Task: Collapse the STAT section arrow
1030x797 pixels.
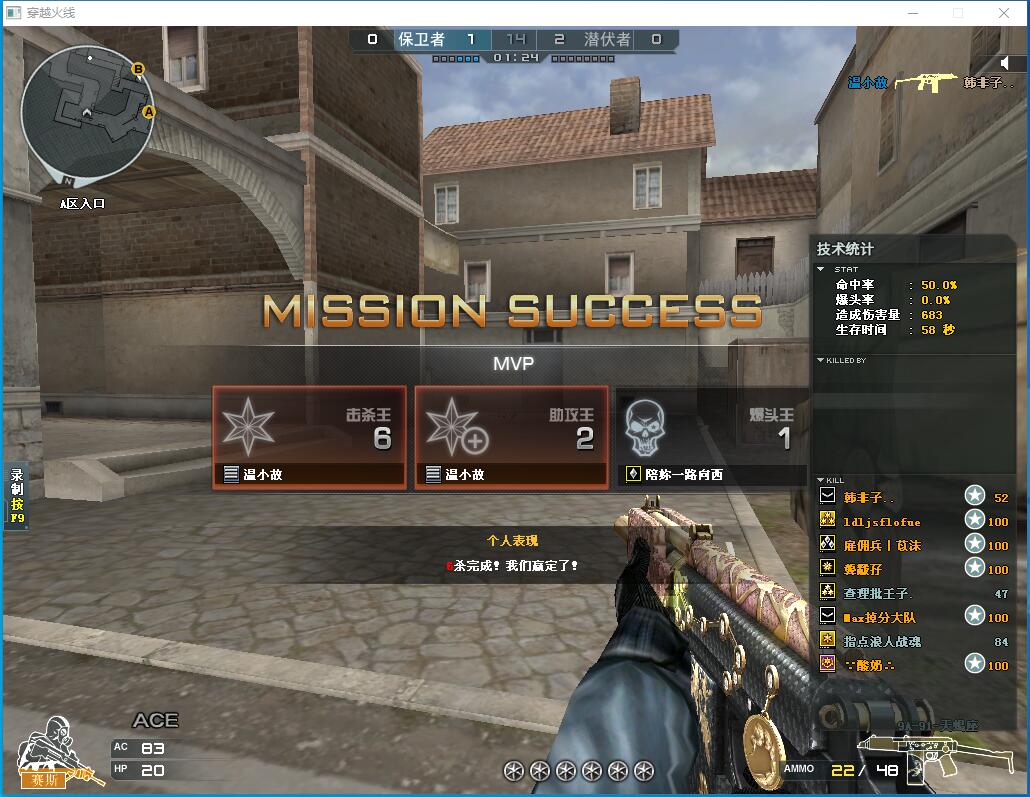Action: [x=821, y=269]
